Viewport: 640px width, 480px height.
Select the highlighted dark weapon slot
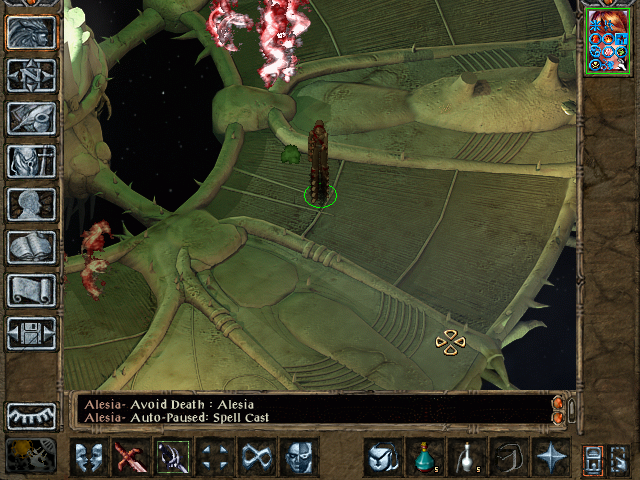172,458
